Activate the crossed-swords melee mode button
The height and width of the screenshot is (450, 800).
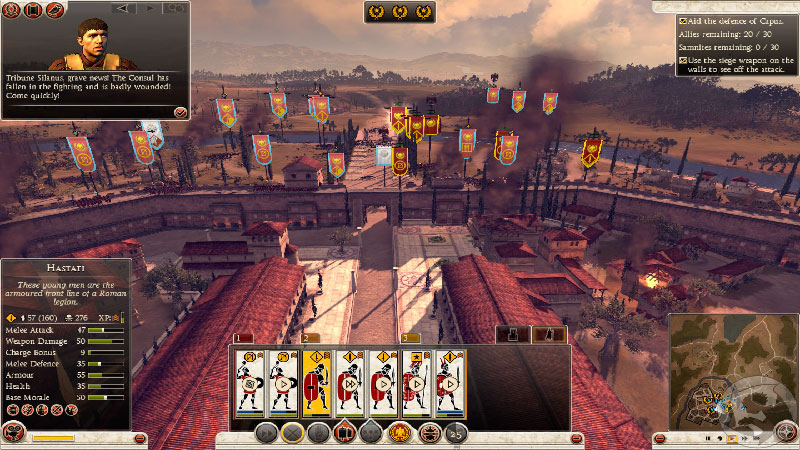[293, 433]
